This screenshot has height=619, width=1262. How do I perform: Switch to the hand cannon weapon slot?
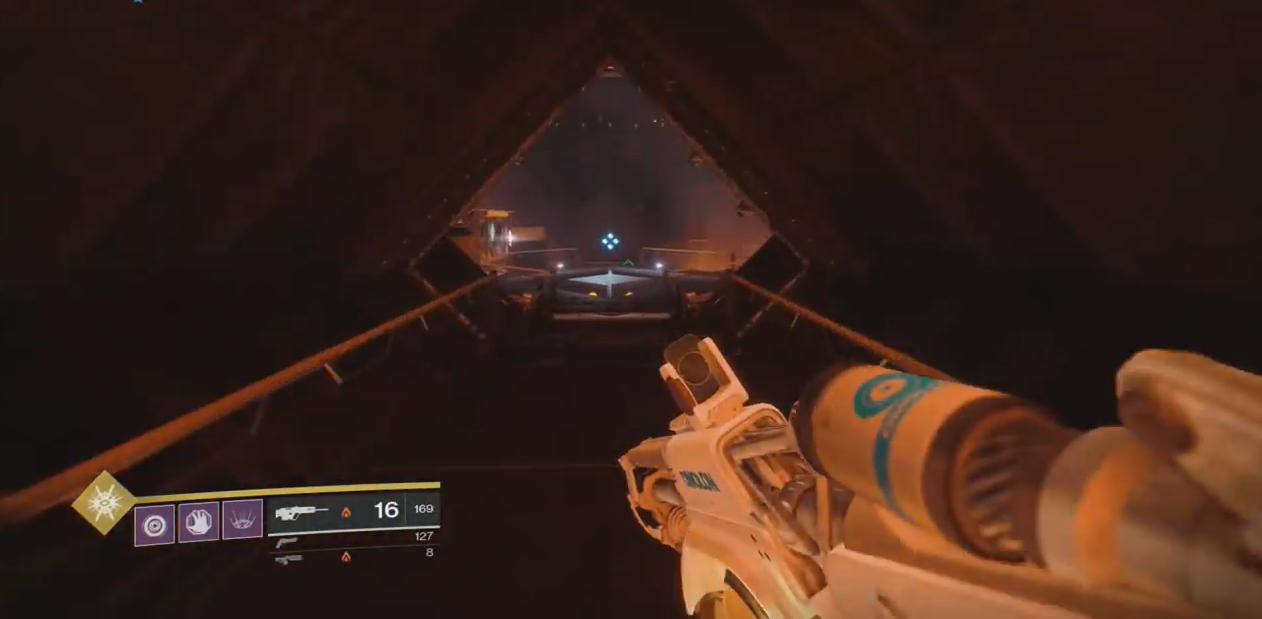click(287, 542)
